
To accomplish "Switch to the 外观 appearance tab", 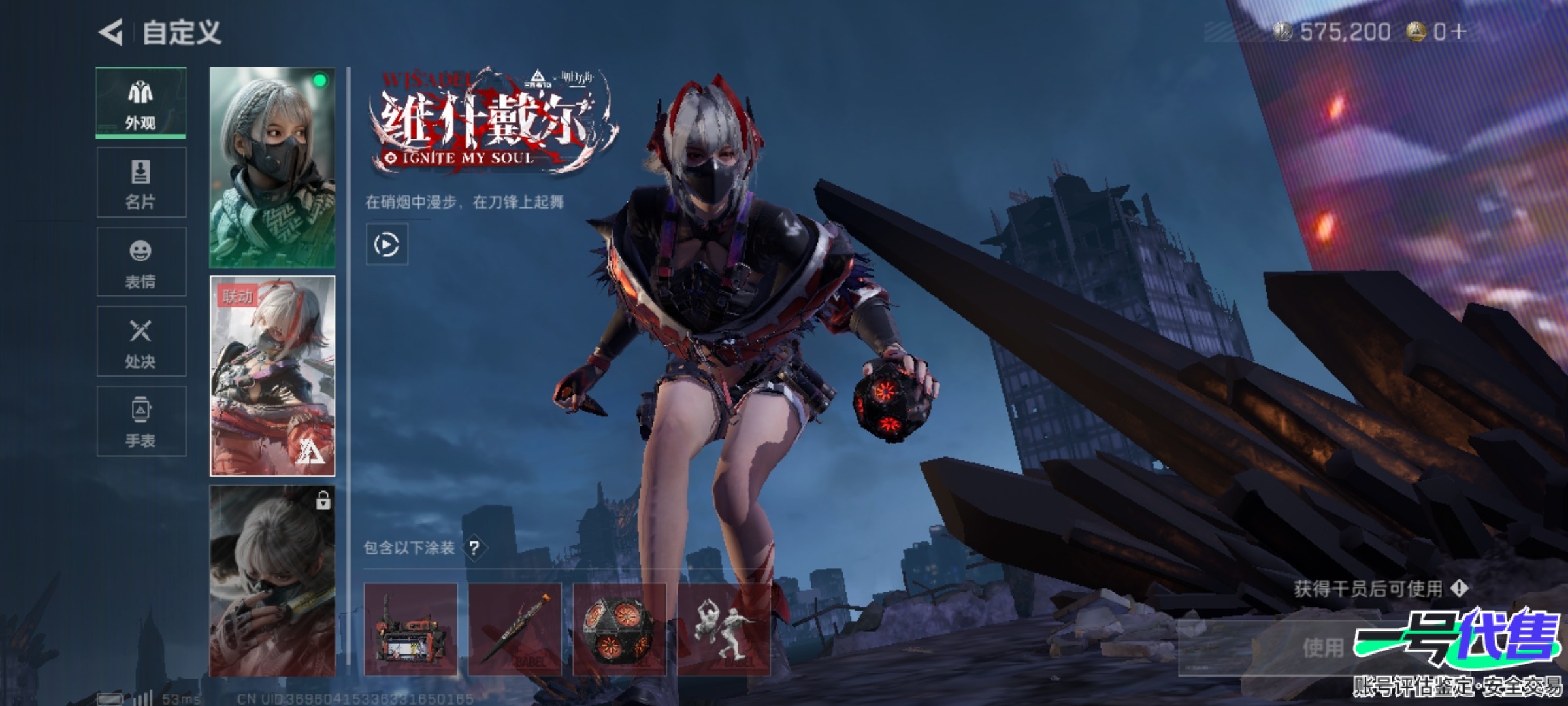I will [x=141, y=103].
